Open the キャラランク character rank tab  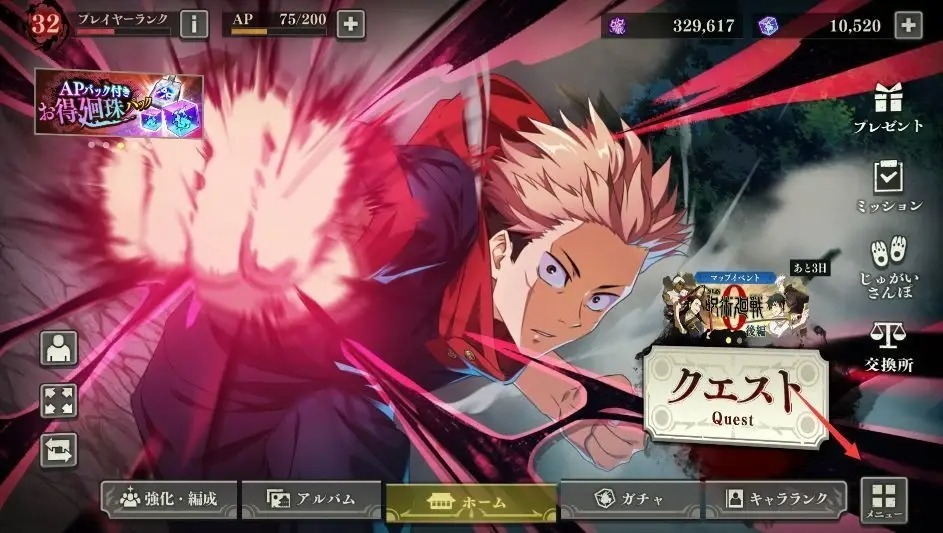[776, 498]
